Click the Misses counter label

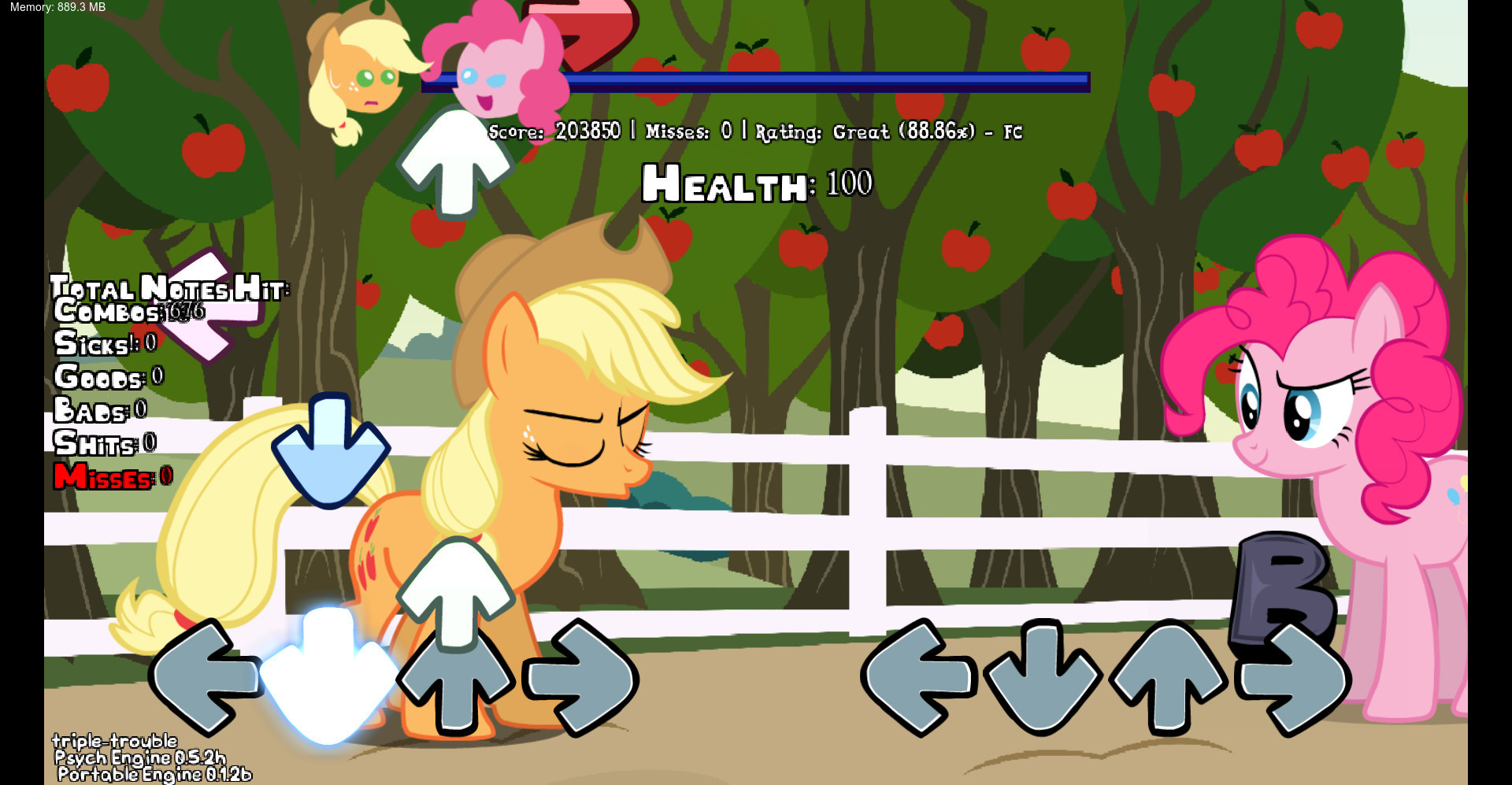pyautogui.click(x=102, y=477)
